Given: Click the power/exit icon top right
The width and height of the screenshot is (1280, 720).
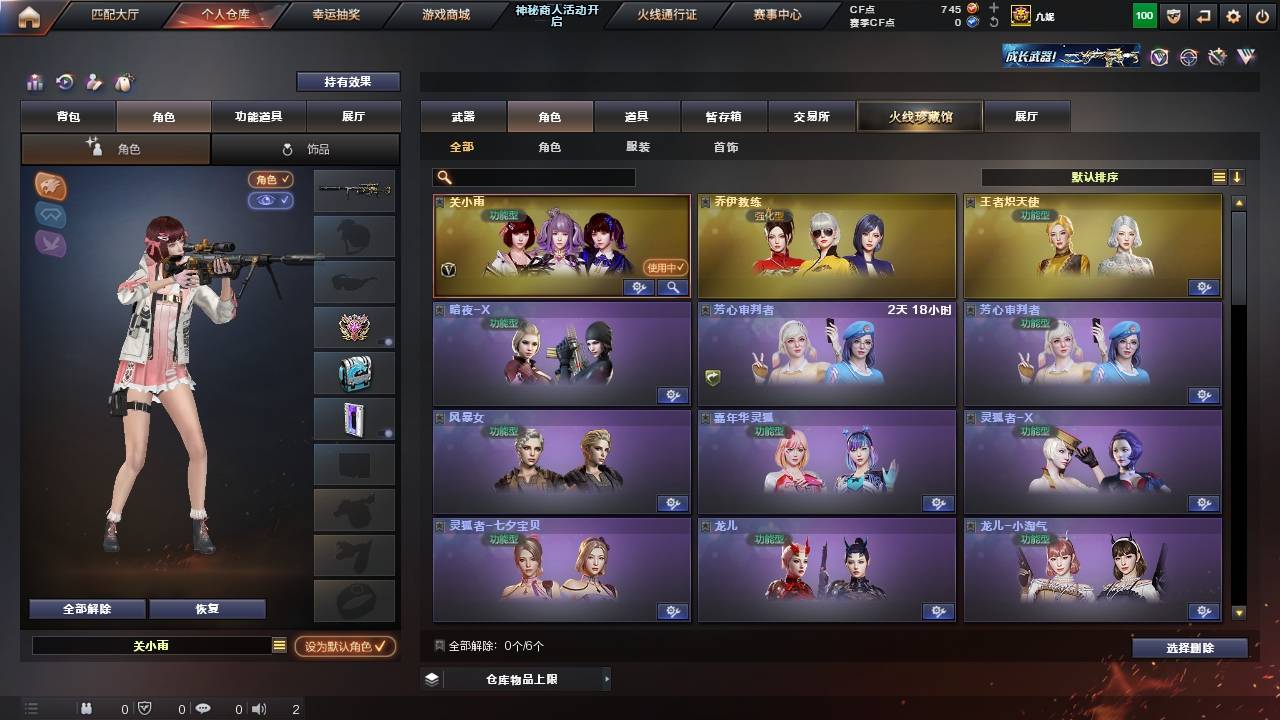Looking at the screenshot, I should [1264, 16].
